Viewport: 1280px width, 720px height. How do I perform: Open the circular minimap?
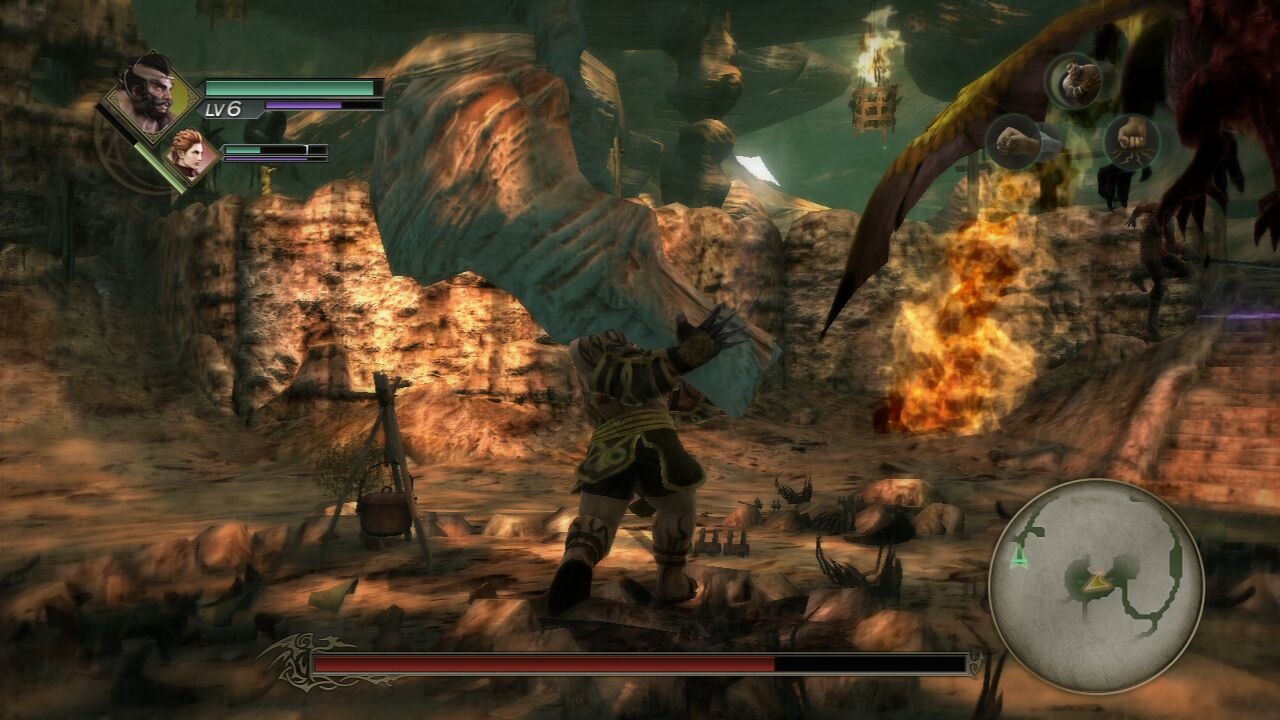(1096, 586)
